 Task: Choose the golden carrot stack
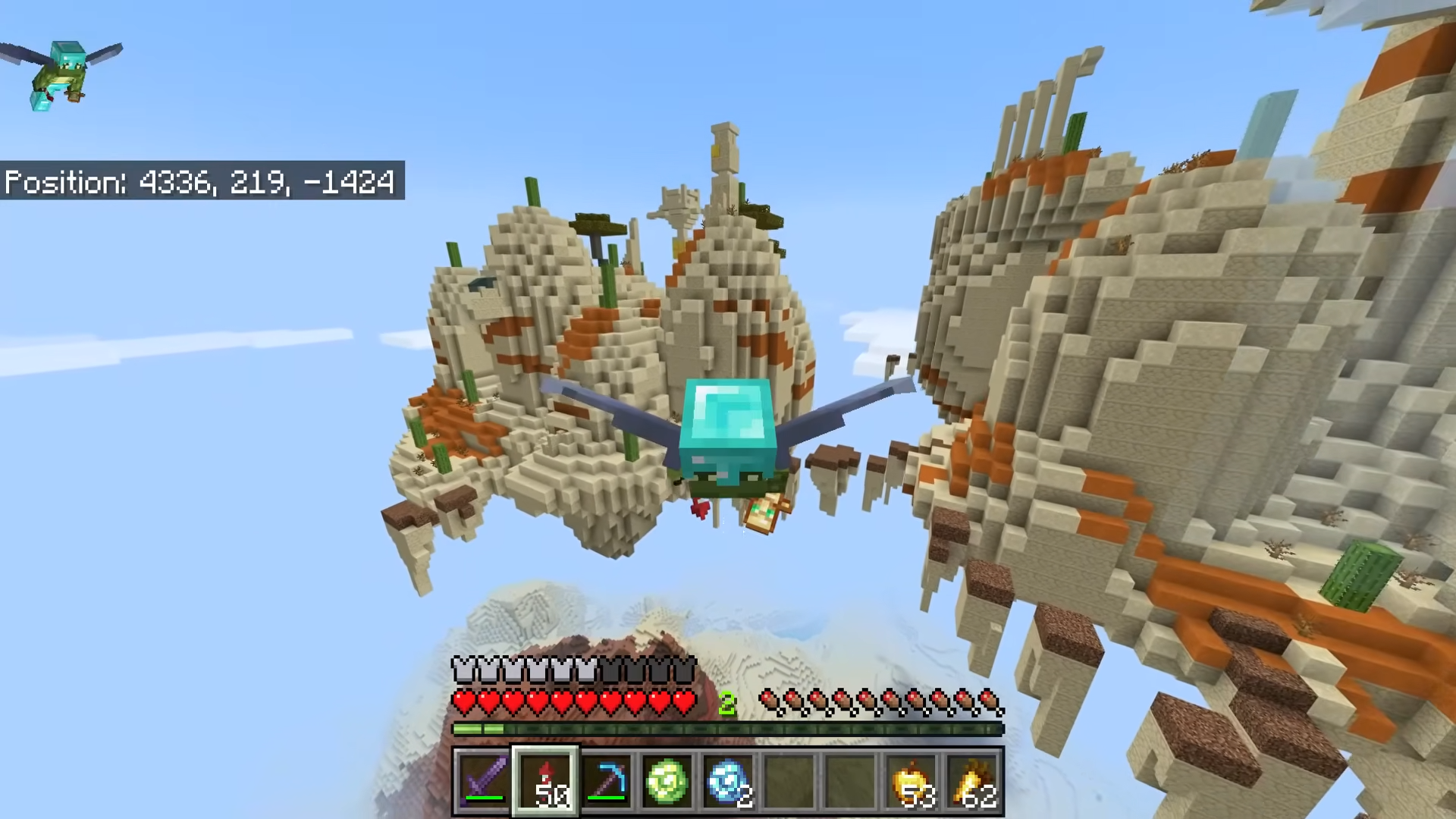point(974,780)
